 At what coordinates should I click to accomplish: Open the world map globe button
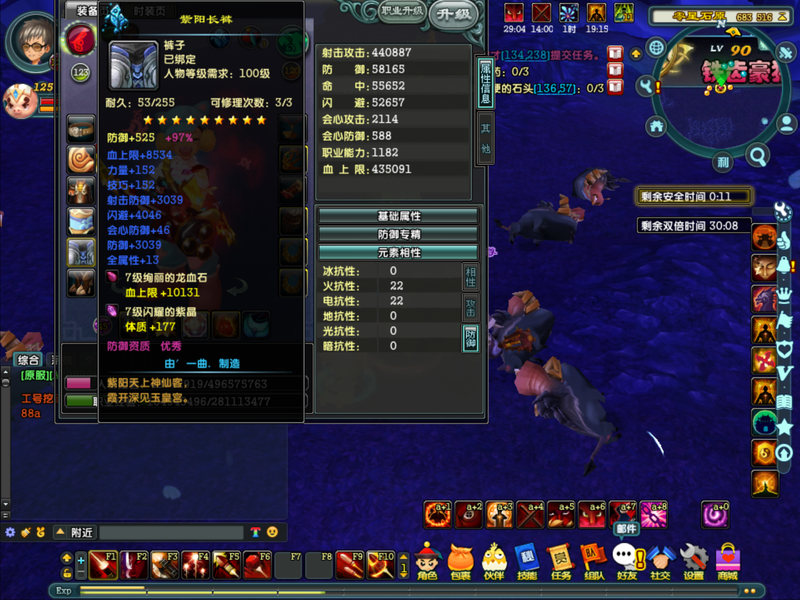coord(656,47)
